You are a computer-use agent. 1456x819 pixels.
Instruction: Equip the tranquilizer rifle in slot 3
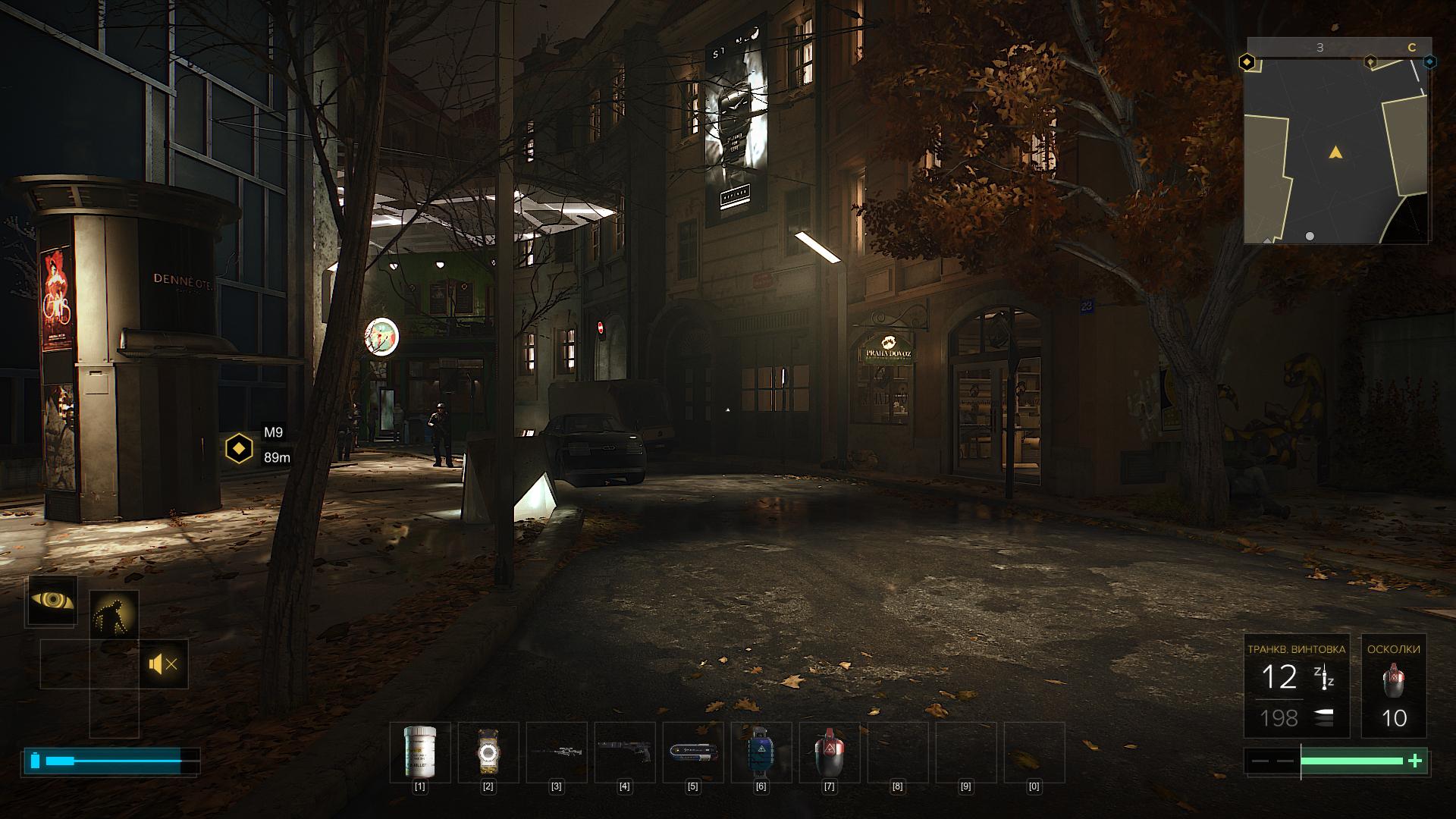tap(556, 752)
